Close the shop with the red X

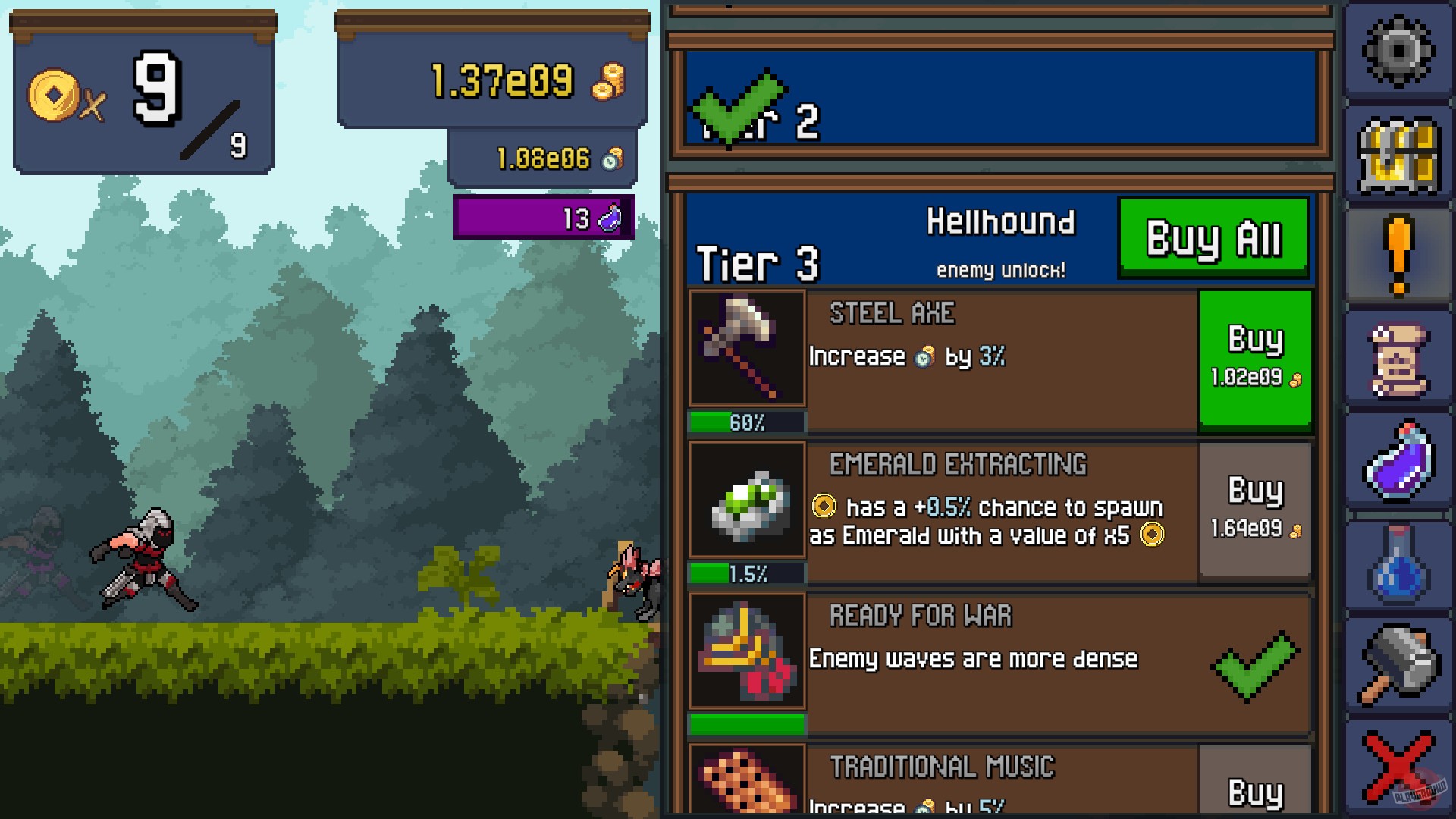1399,766
